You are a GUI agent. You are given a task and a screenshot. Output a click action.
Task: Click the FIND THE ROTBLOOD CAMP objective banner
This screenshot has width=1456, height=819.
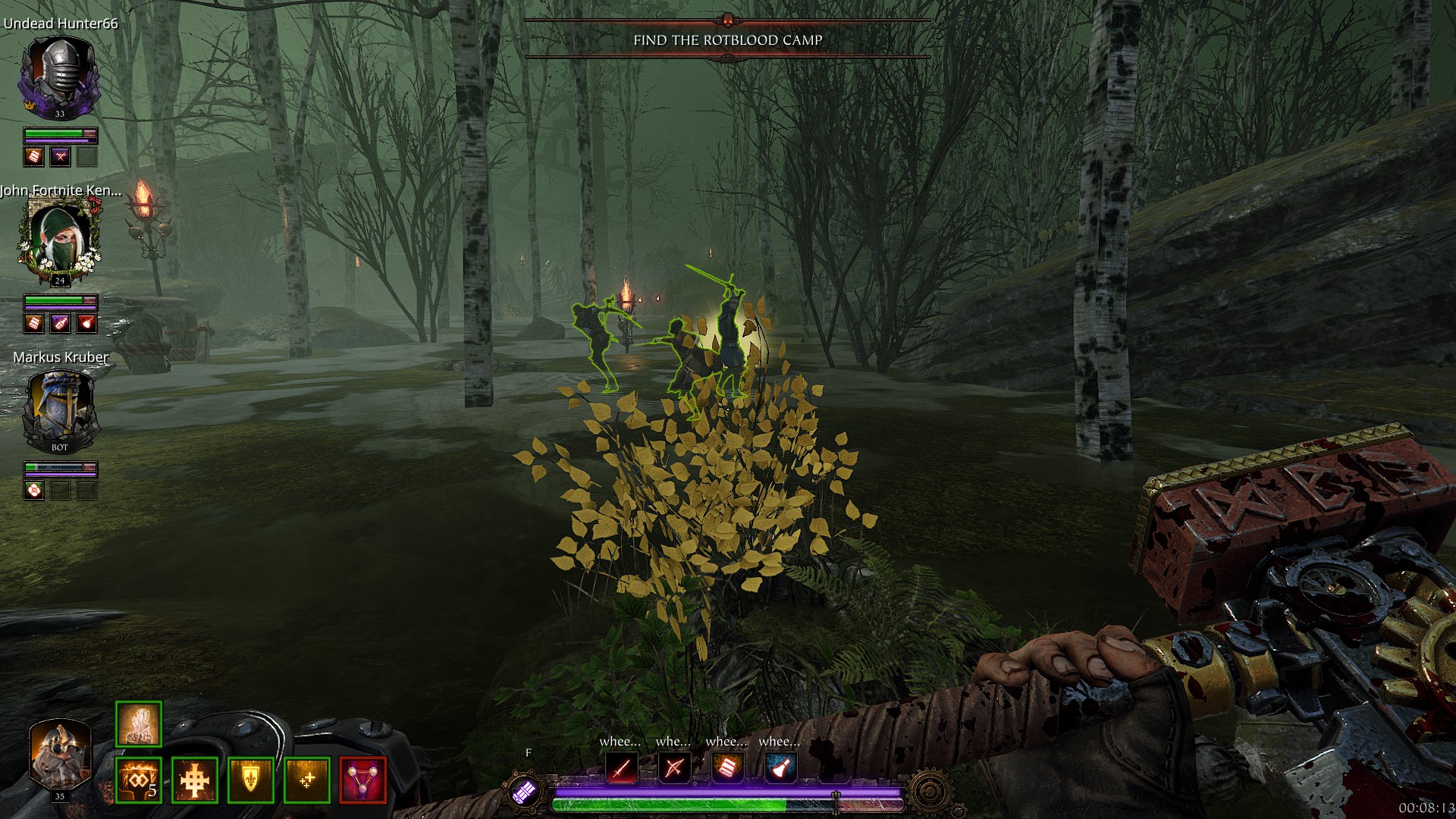(x=727, y=39)
